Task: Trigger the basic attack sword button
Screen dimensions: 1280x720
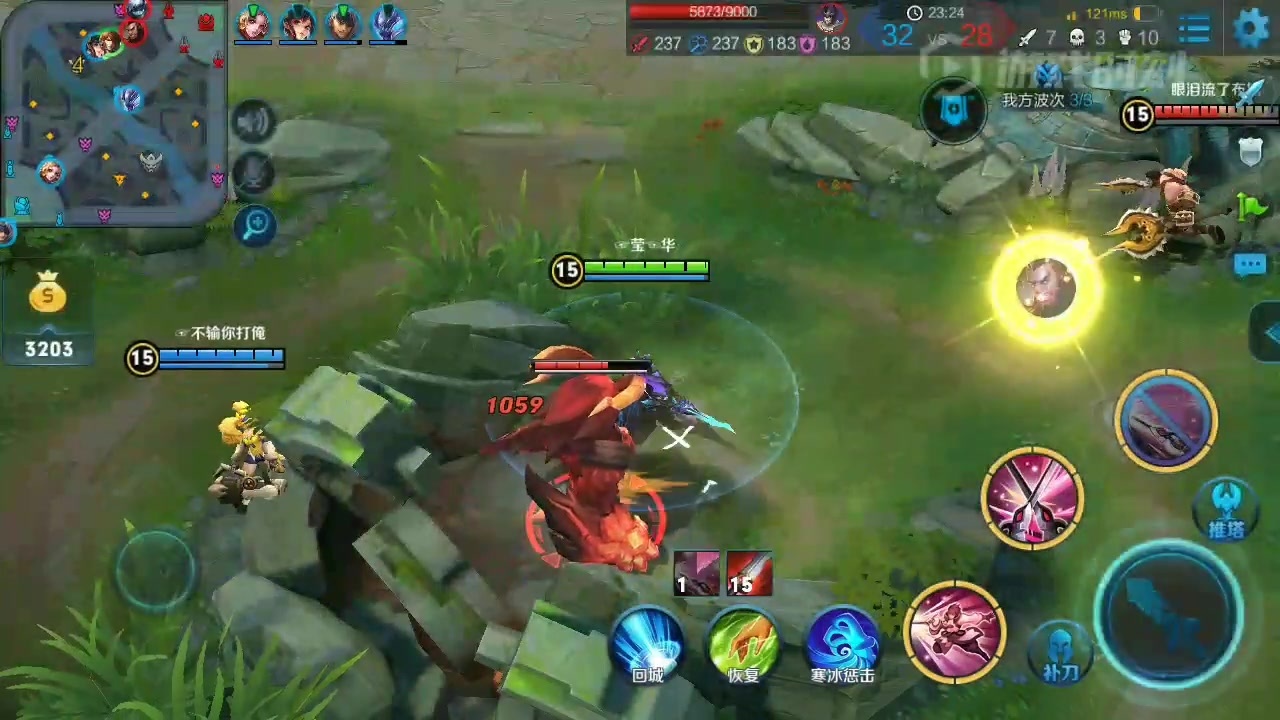Action: point(1168,610)
